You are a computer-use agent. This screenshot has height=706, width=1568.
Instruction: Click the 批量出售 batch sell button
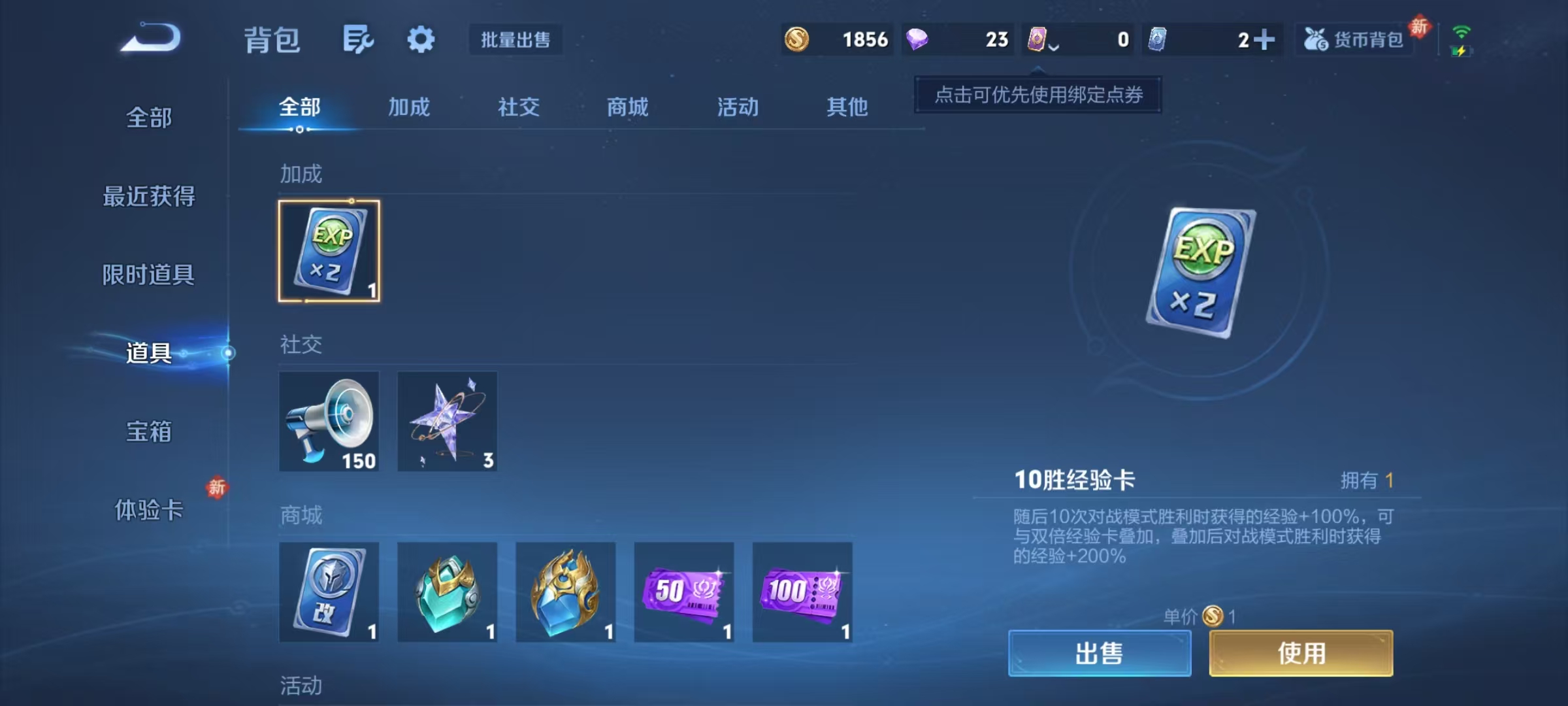515,40
